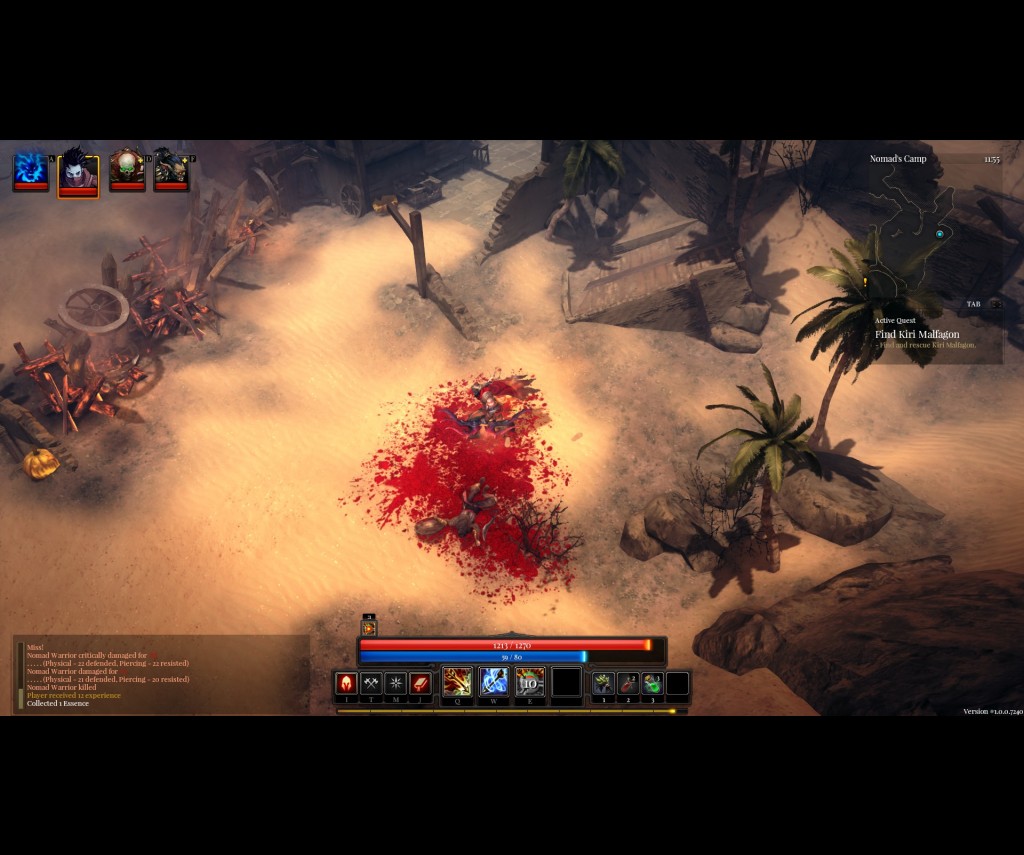
Task: Click the combat log panel
Action: 160,675
